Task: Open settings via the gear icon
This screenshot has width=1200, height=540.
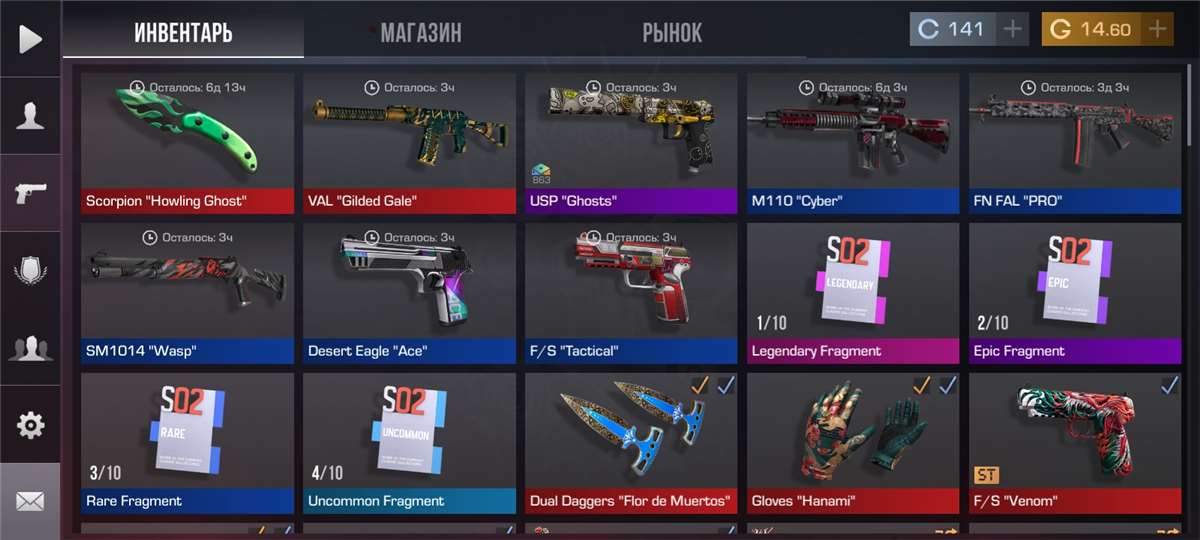Action: coord(30,425)
